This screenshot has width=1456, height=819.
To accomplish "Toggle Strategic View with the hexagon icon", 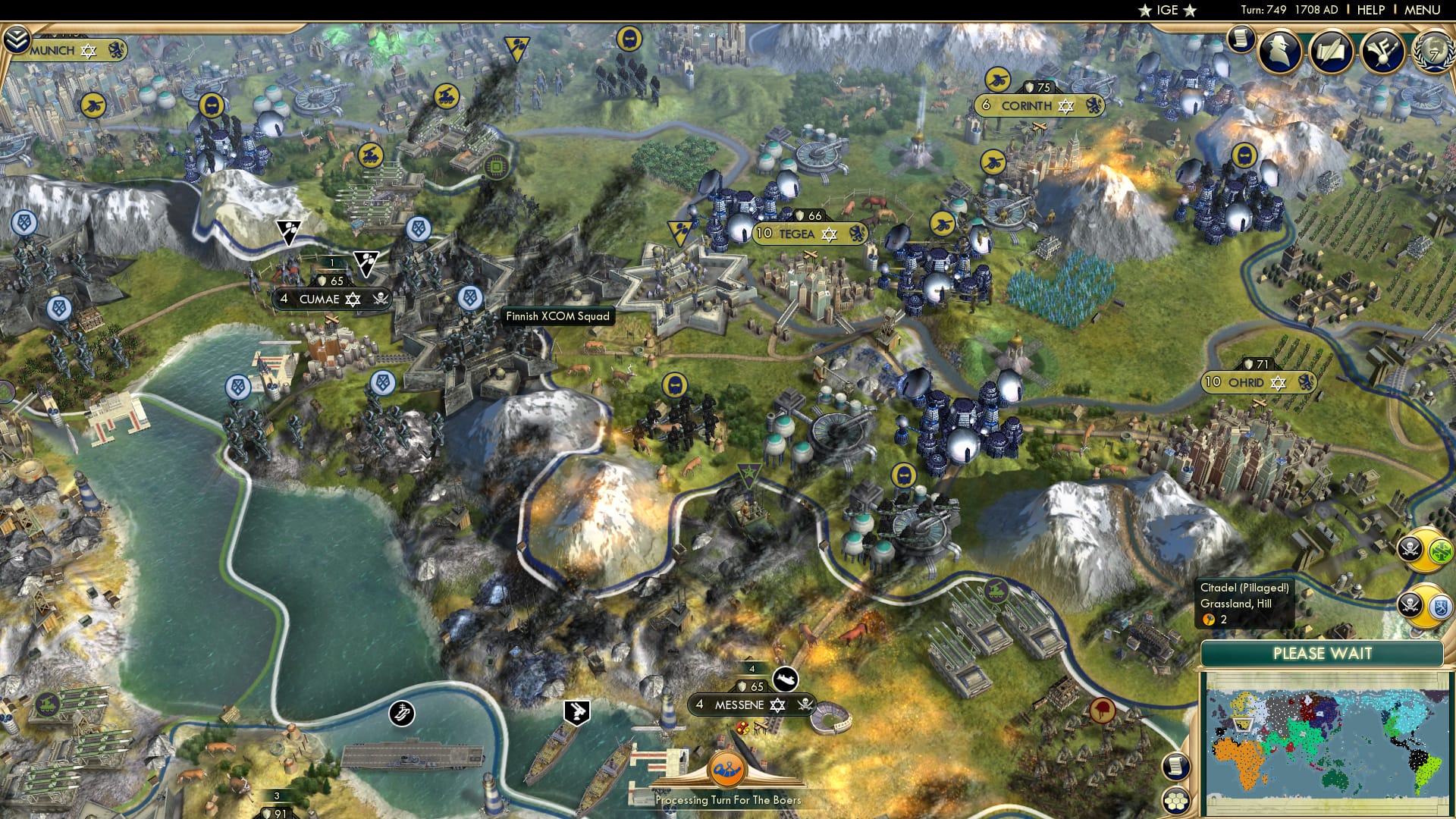I will (x=1176, y=800).
